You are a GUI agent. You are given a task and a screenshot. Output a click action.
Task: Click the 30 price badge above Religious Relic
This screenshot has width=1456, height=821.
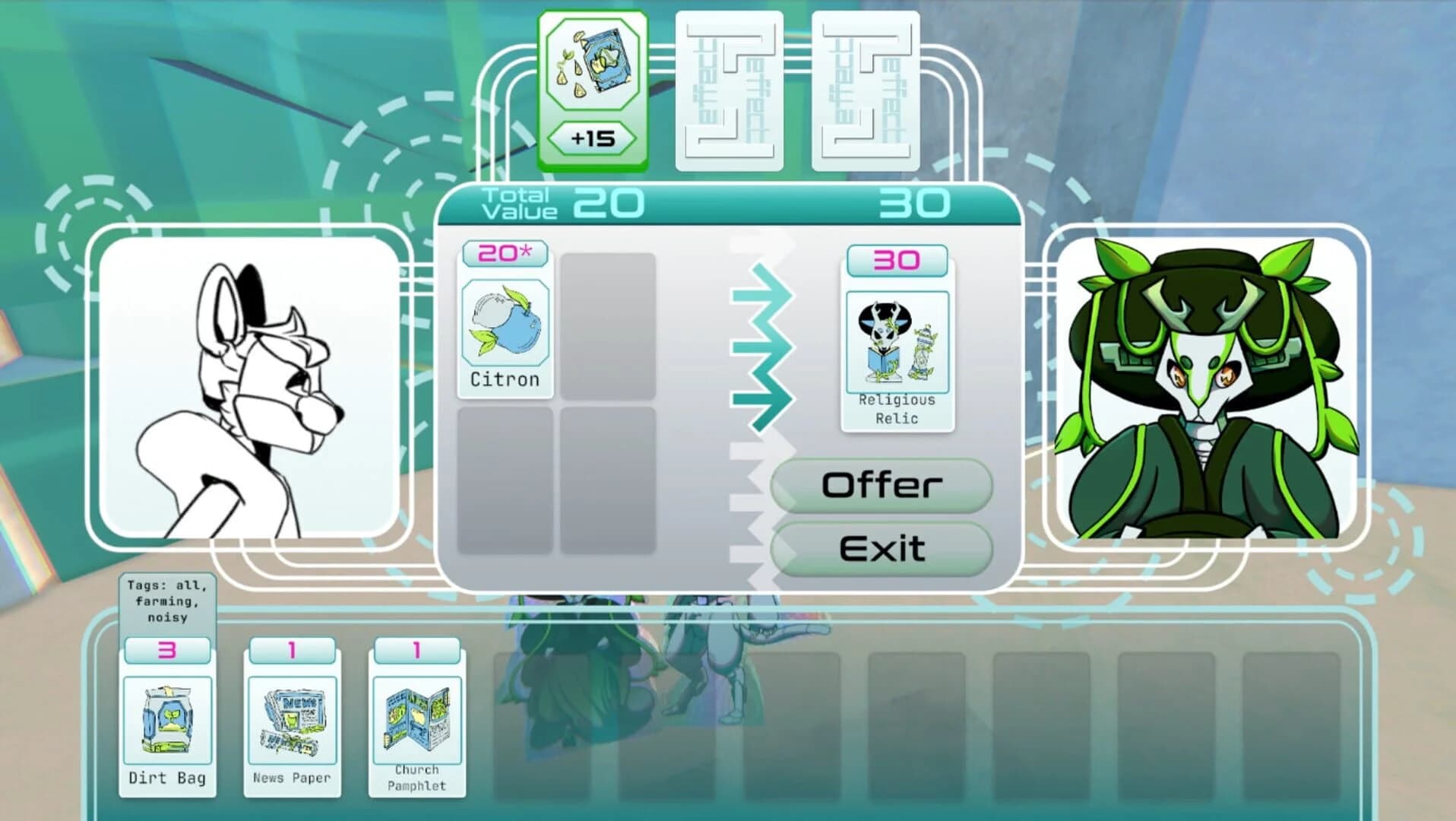click(x=897, y=261)
